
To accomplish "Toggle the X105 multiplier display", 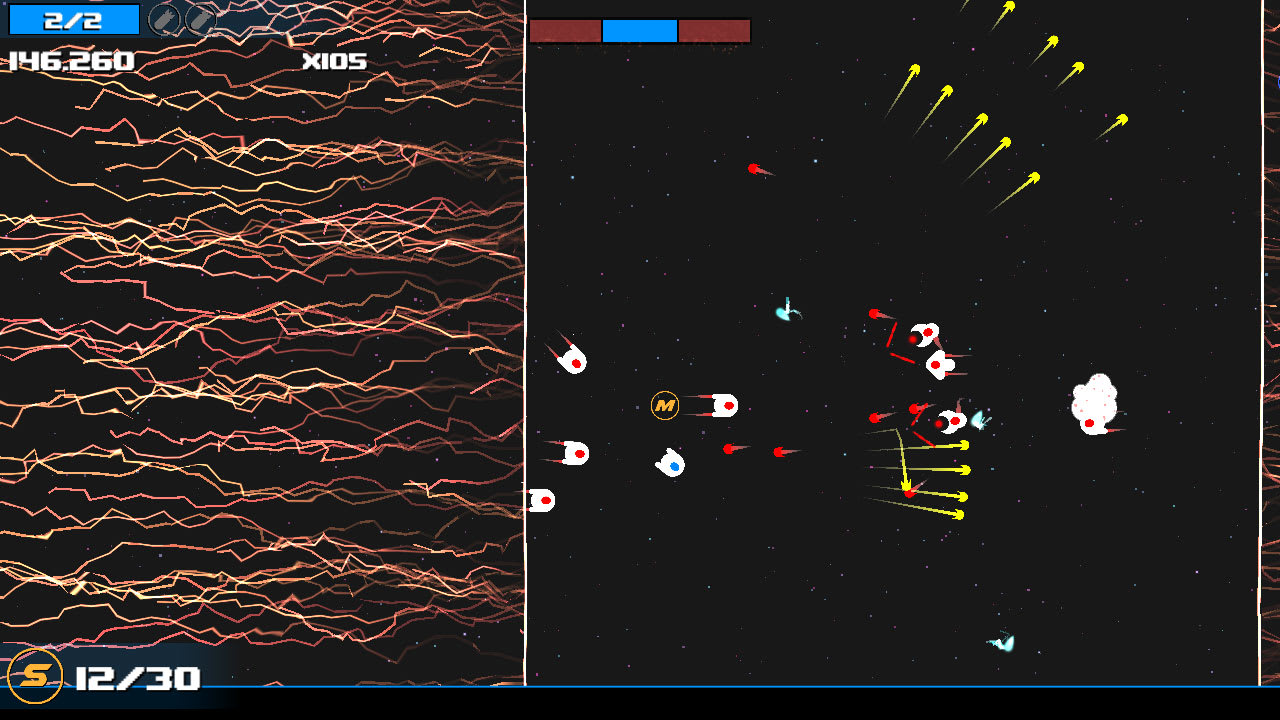I will [x=333, y=61].
